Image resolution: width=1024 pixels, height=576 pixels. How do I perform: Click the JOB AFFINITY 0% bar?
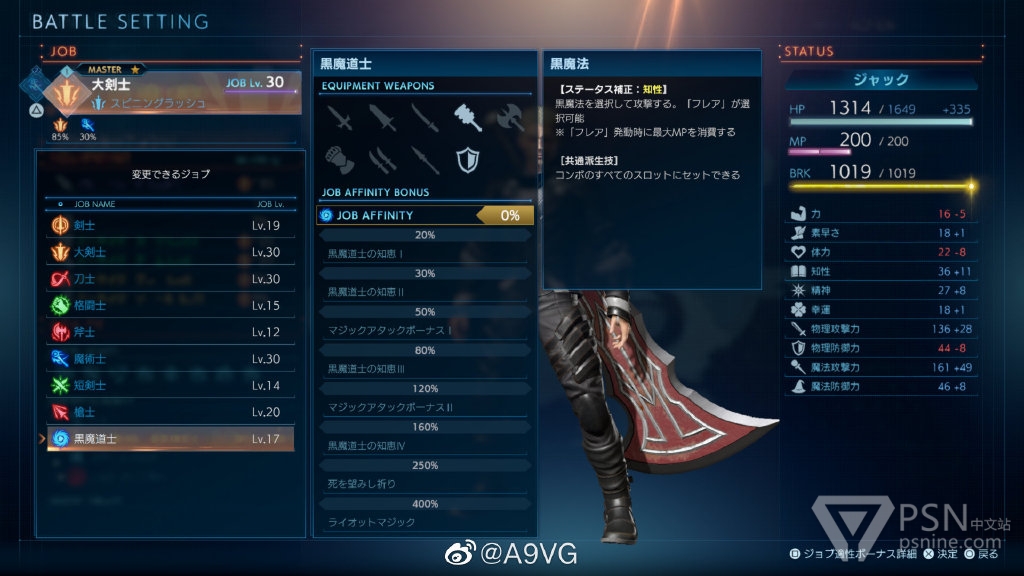424,215
